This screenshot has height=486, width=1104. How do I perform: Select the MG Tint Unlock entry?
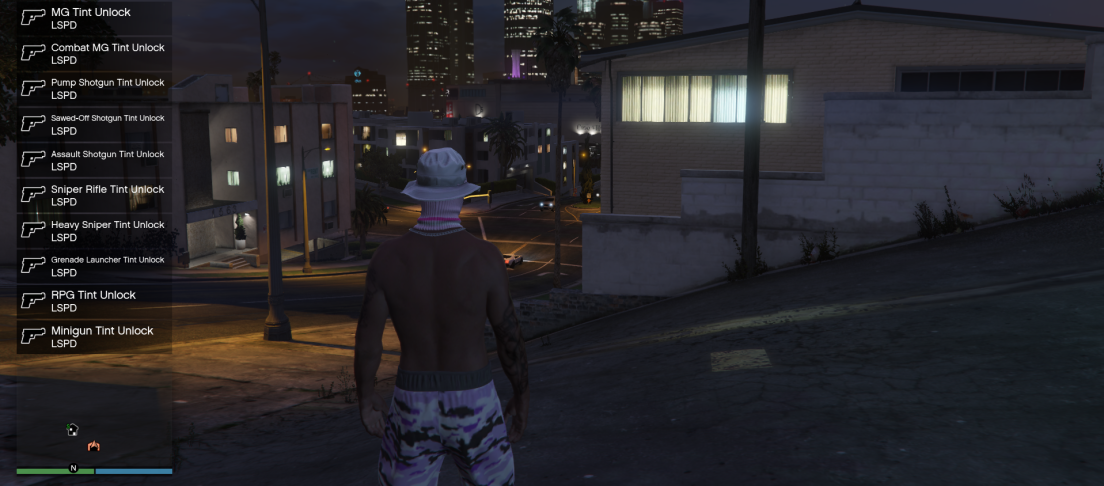click(x=94, y=18)
